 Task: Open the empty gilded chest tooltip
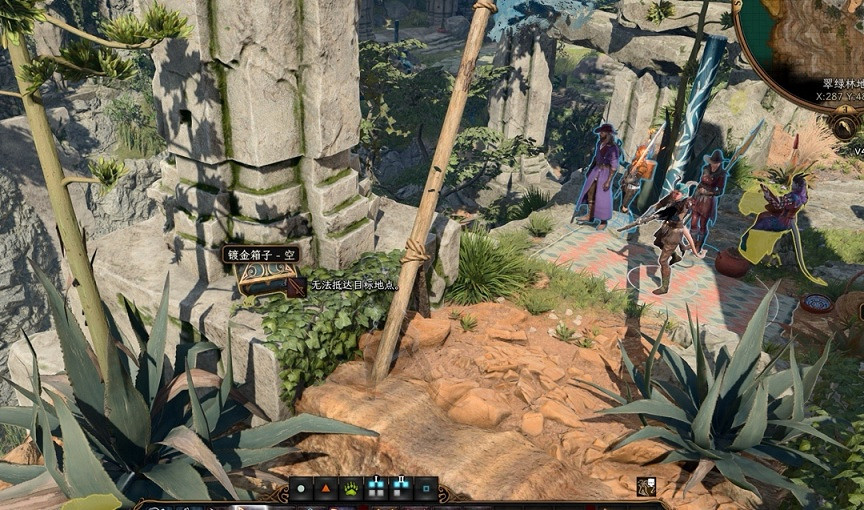(261, 255)
